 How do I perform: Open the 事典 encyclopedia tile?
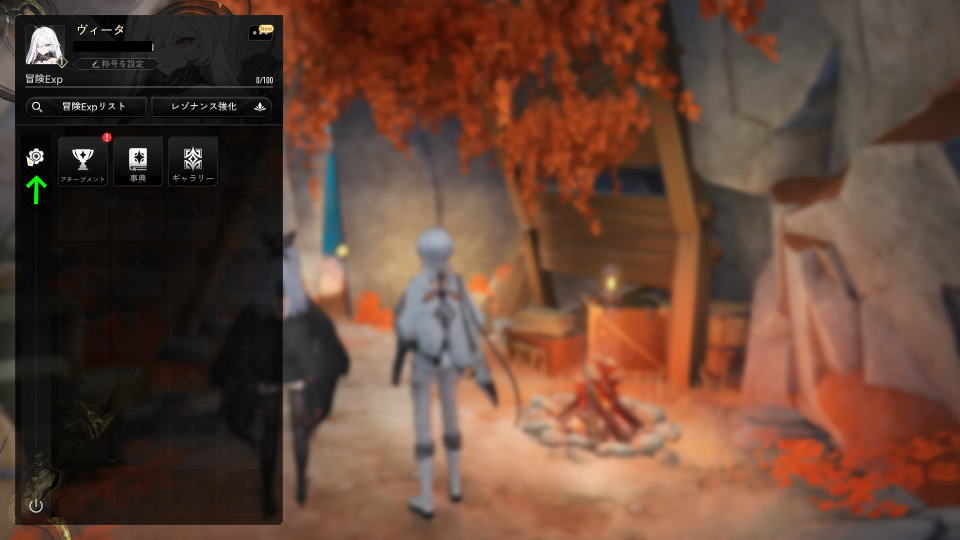pyautogui.click(x=137, y=162)
